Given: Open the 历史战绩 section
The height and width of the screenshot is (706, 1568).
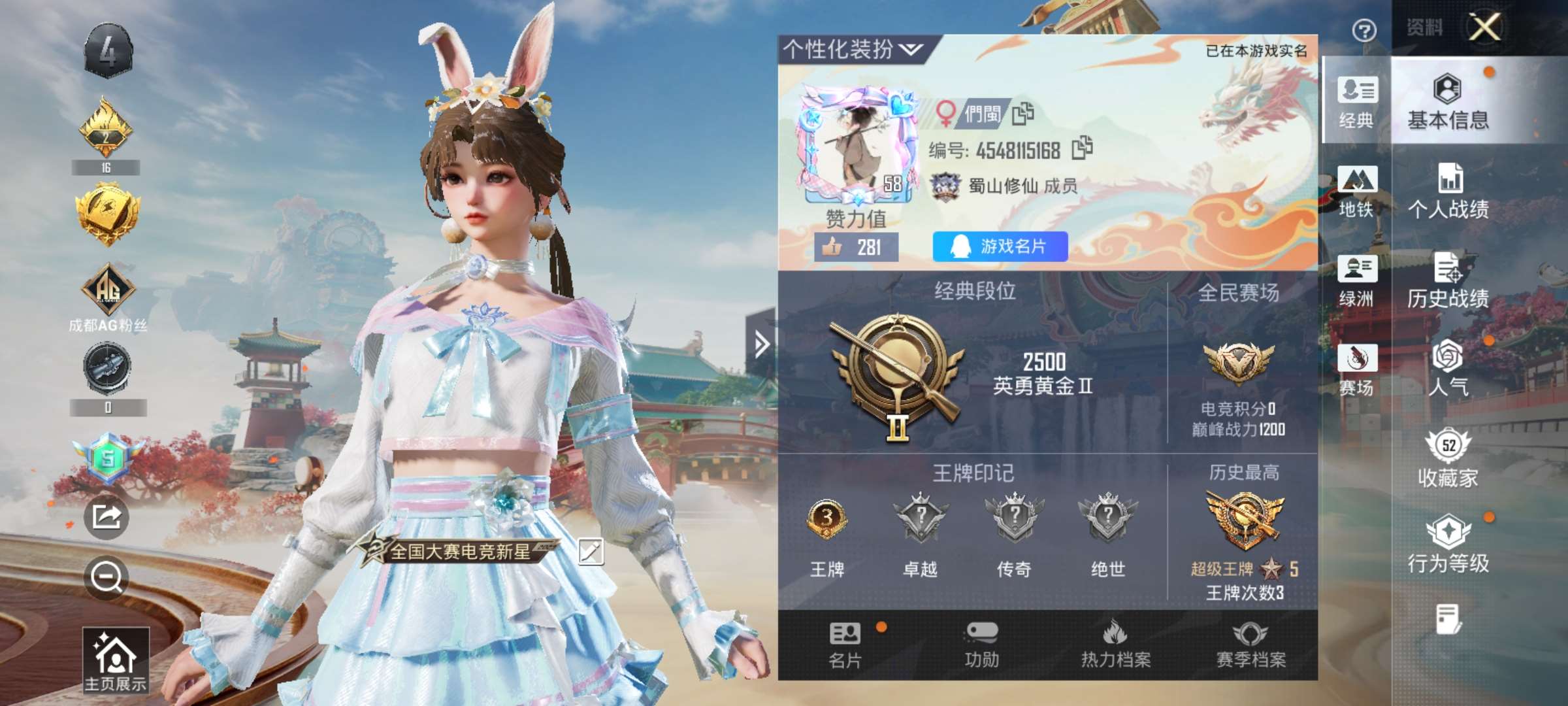Looking at the screenshot, I should [1448, 281].
